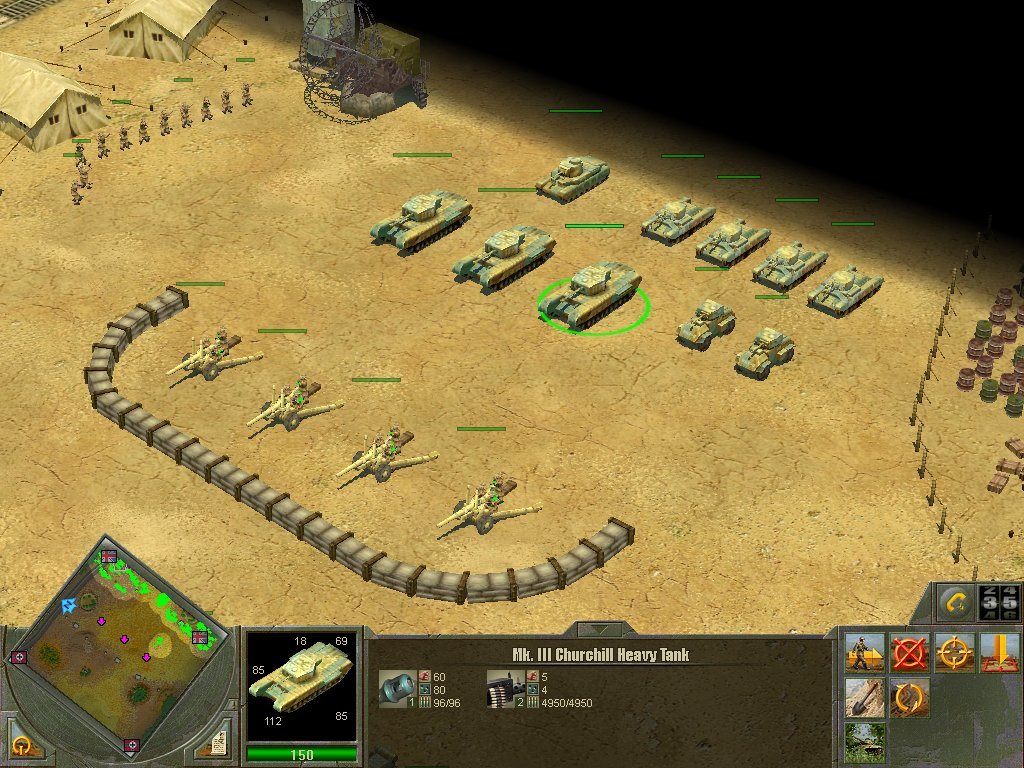Click the blue arrow marker on minimap
Viewport: 1024px width, 768px height.
pos(69,605)
